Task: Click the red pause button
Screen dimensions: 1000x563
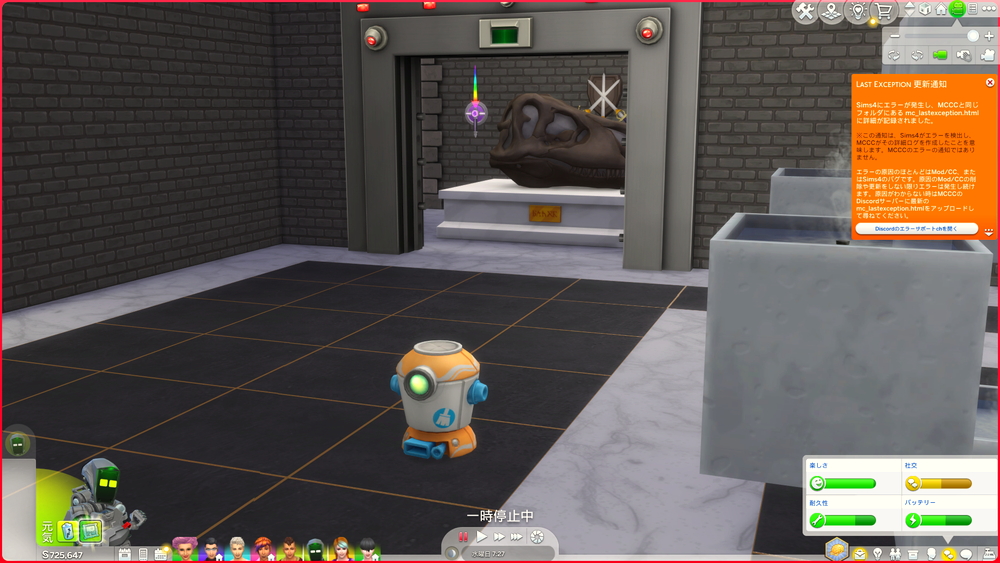Action: click(x=463, y=537)
